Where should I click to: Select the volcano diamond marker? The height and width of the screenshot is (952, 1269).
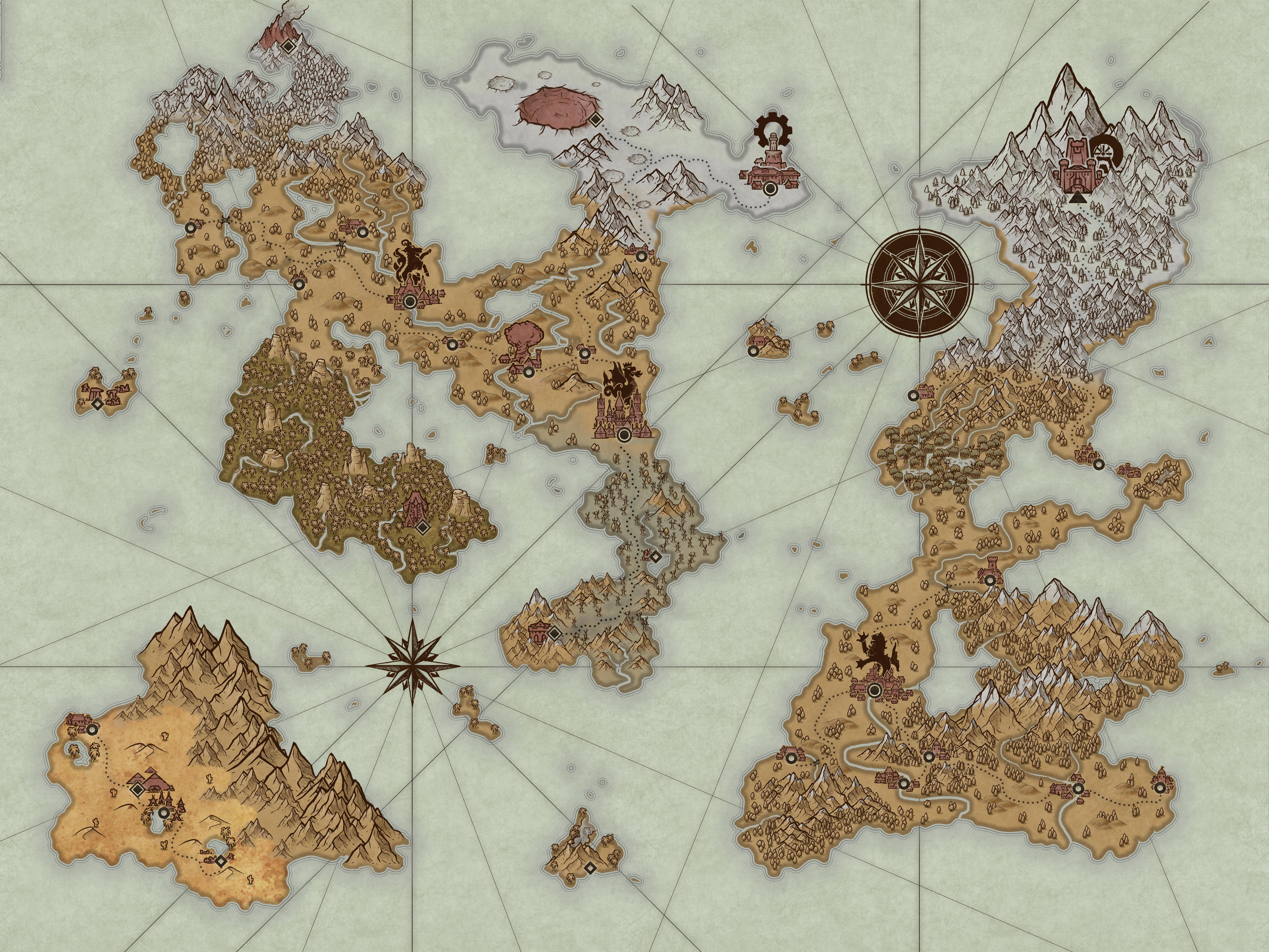288,46
